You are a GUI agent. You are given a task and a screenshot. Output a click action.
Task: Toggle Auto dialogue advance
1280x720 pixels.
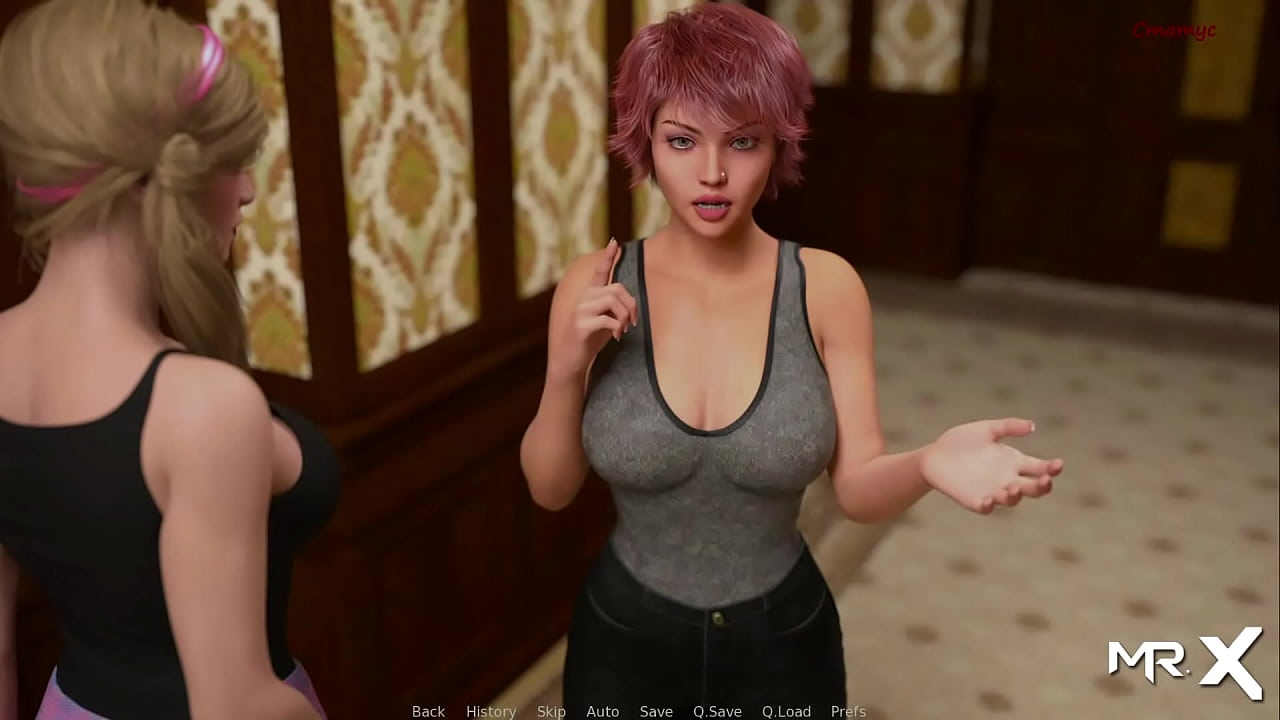[x=602, y=711]
